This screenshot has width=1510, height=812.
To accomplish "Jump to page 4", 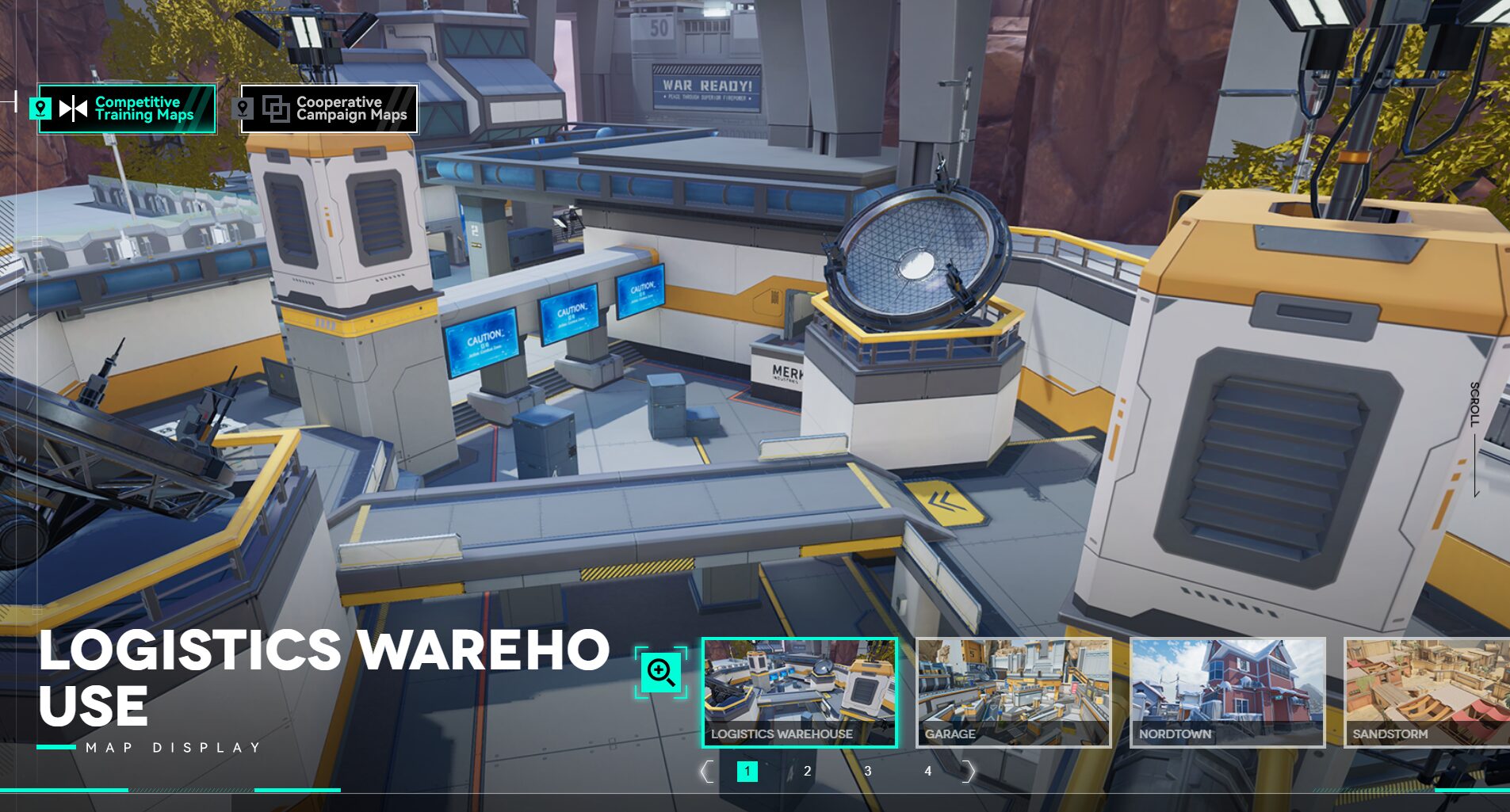I will point(927,772).
